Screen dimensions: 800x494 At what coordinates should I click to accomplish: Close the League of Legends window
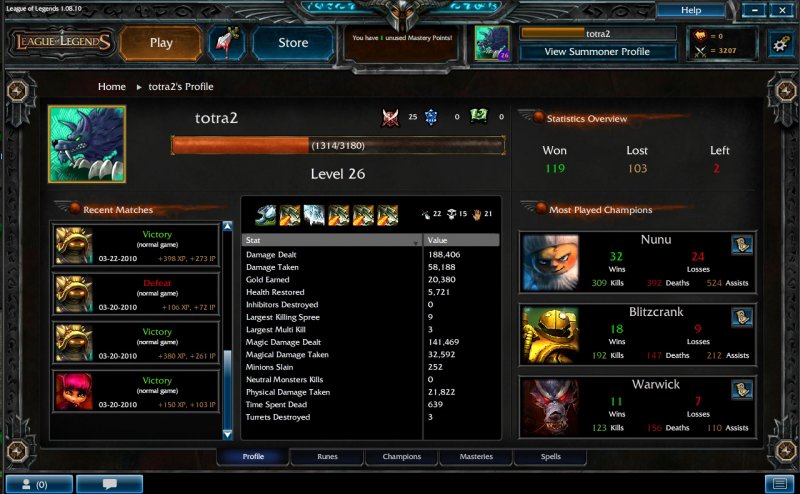pyautogui.click(x=781, y=10)
